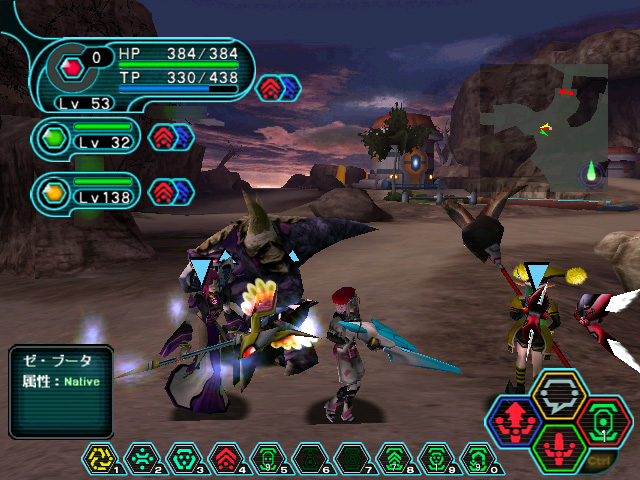Click the enemy info box showing Native

click(60, 390)
